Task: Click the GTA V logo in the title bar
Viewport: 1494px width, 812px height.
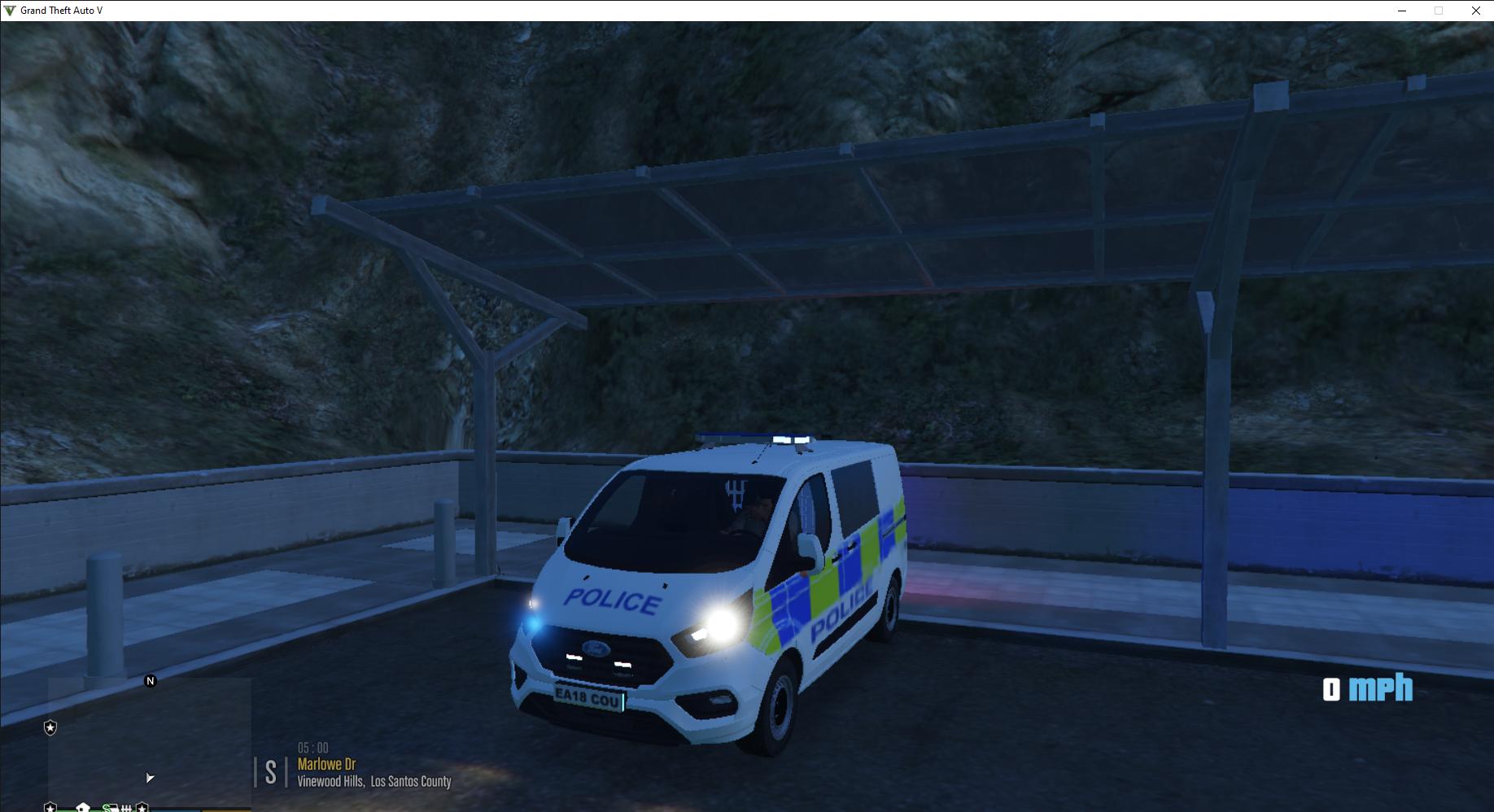Action: click(x=8, y=11)
